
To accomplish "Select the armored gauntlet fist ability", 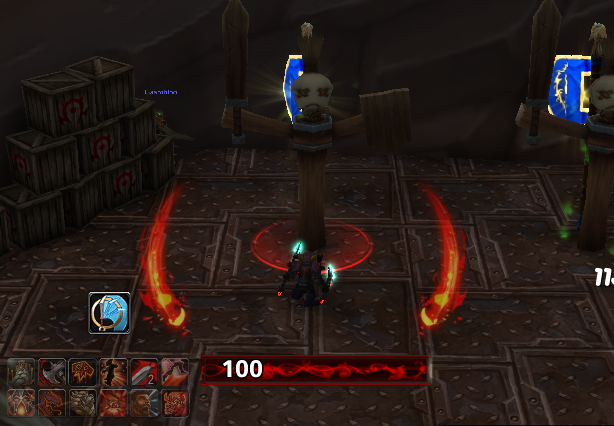I will (x=83, y=403).
